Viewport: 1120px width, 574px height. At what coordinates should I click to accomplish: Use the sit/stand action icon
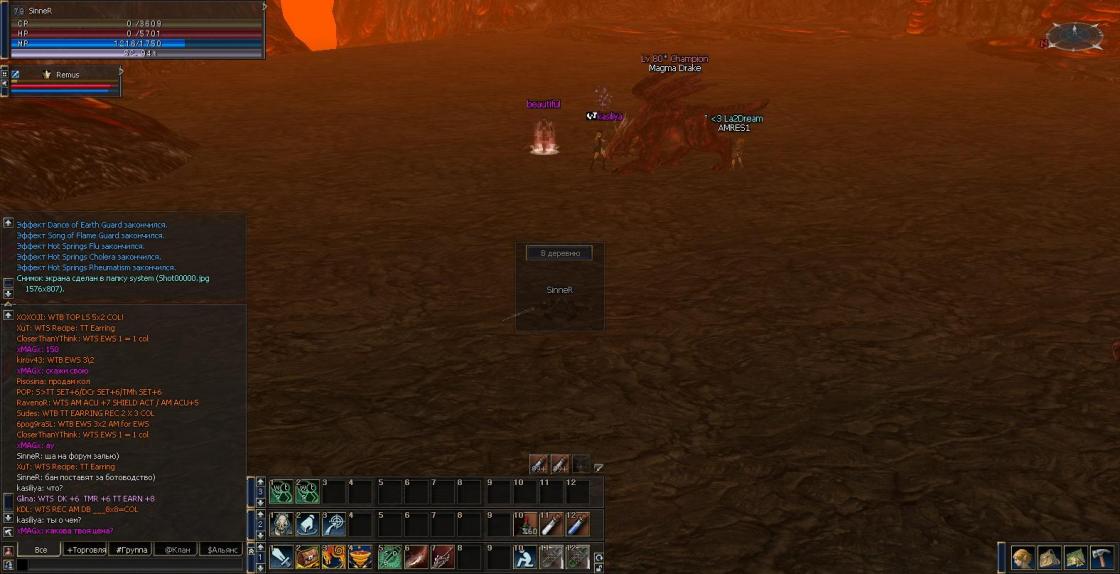pyautogui.click(x=524, y=557)
